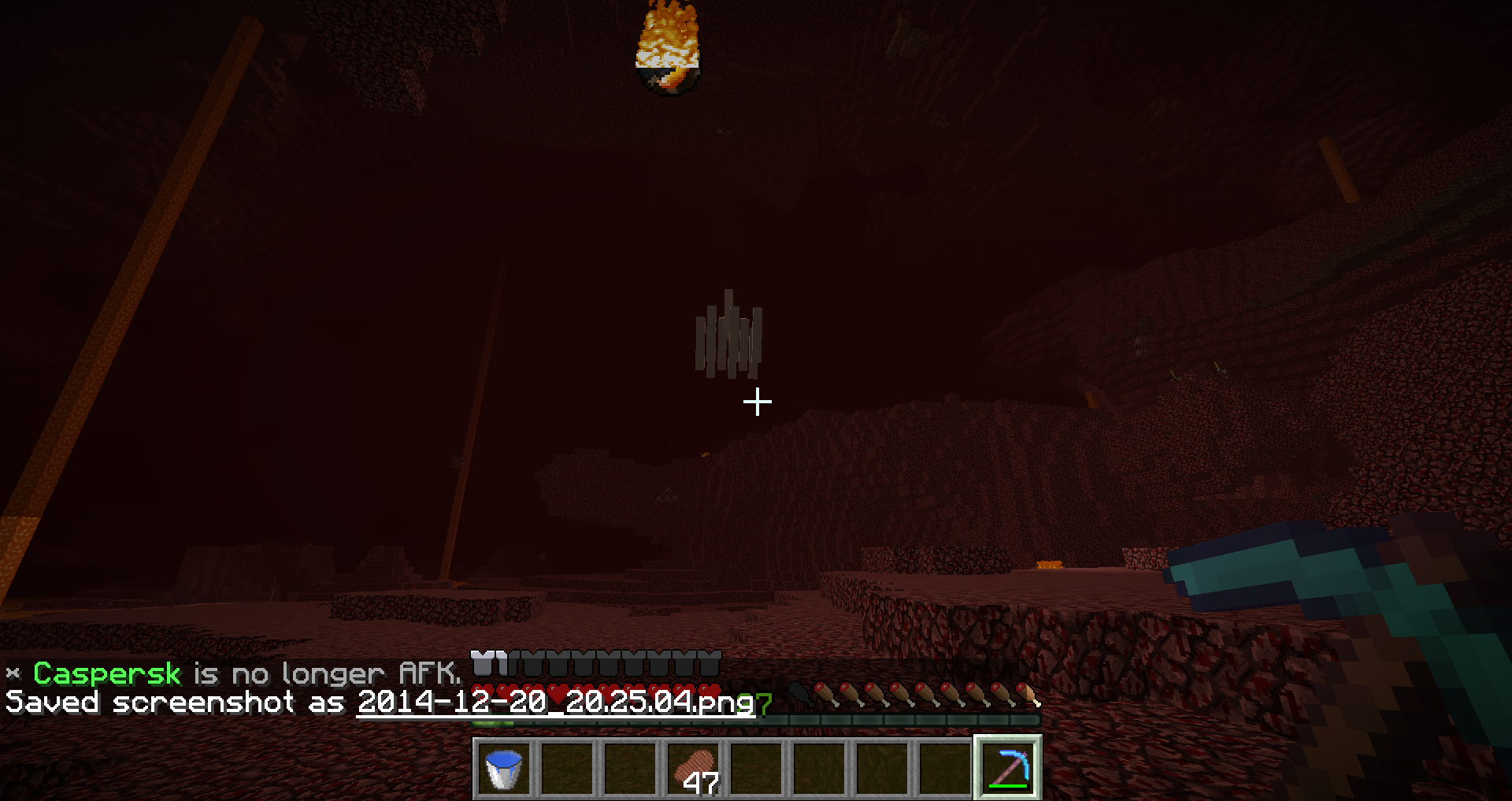
Task: Select the water bucket hotbar slot
Action: point(504,769)
